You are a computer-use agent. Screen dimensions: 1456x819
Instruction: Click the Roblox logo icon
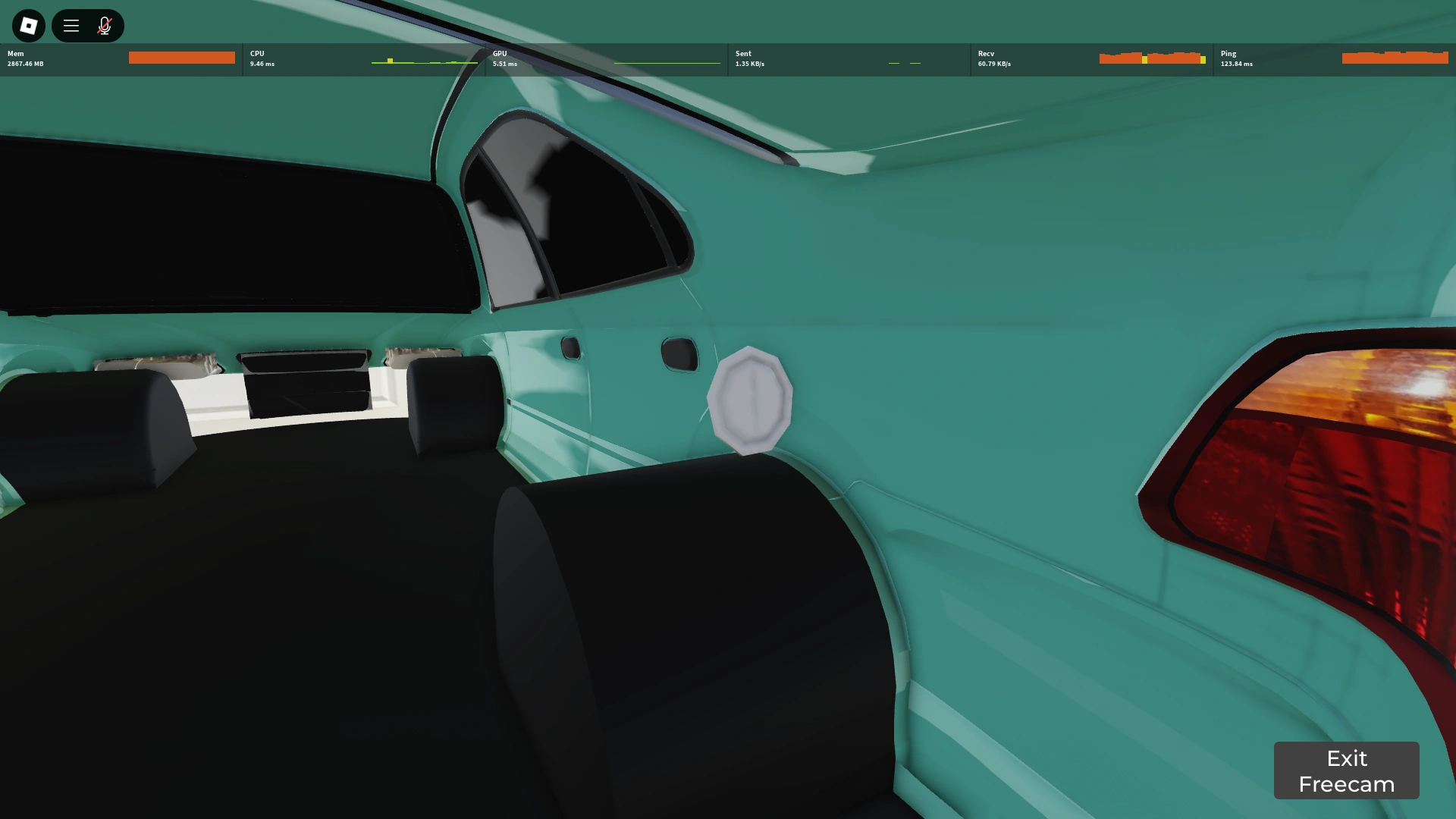tap(28, 25)
